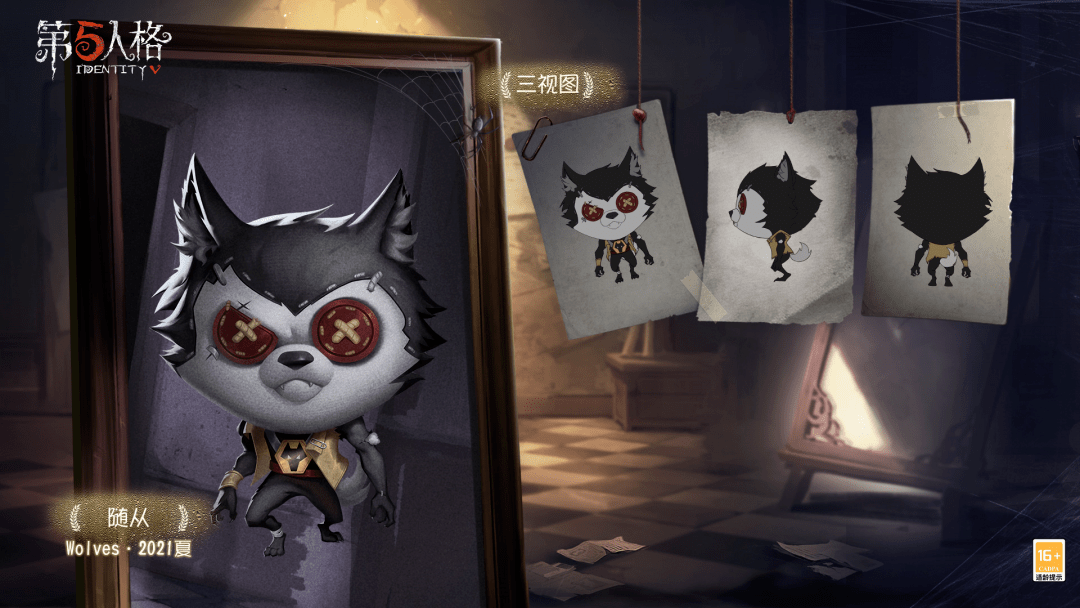
Task: Open the 16+ age rating notice
Action: click(1048, 560)
